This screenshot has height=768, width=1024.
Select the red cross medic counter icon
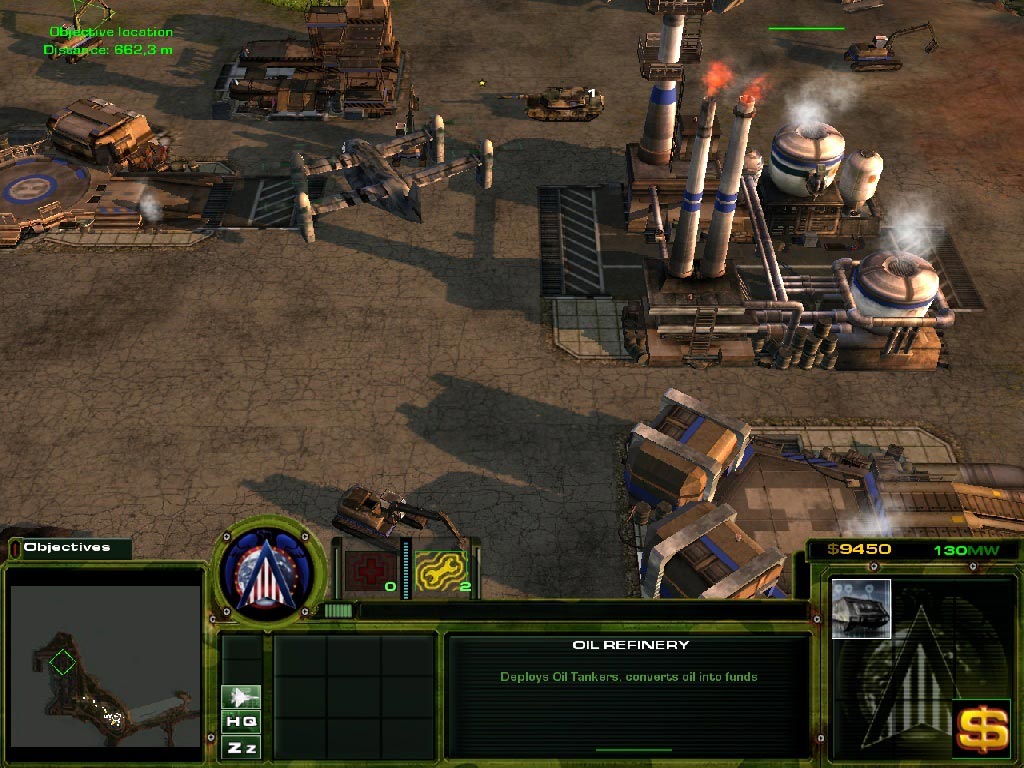pyautogui.click(x=365, y=570)
